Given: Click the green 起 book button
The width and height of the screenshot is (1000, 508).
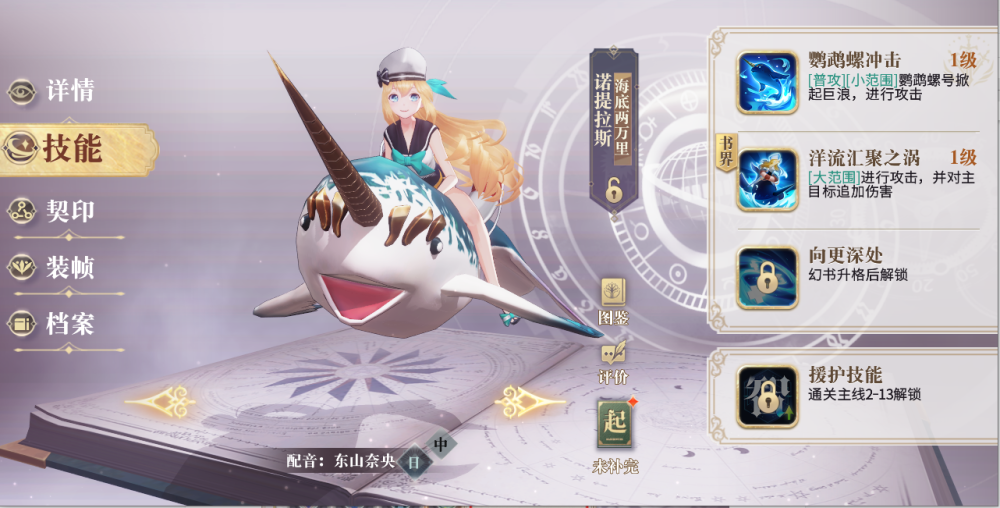Looking at the screenshot, I should 615,423.
